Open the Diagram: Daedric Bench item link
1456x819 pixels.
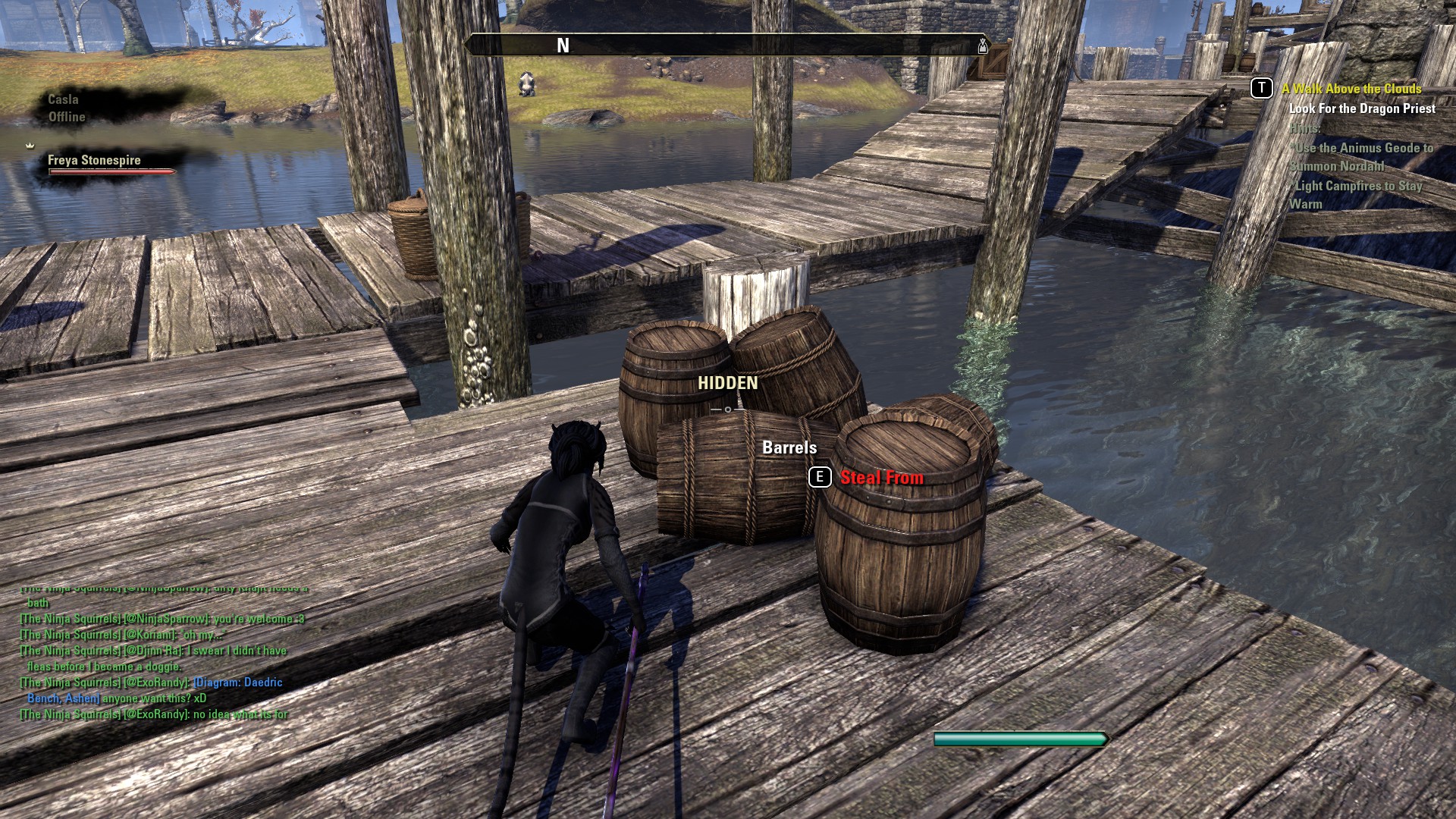tap(237, 682)
